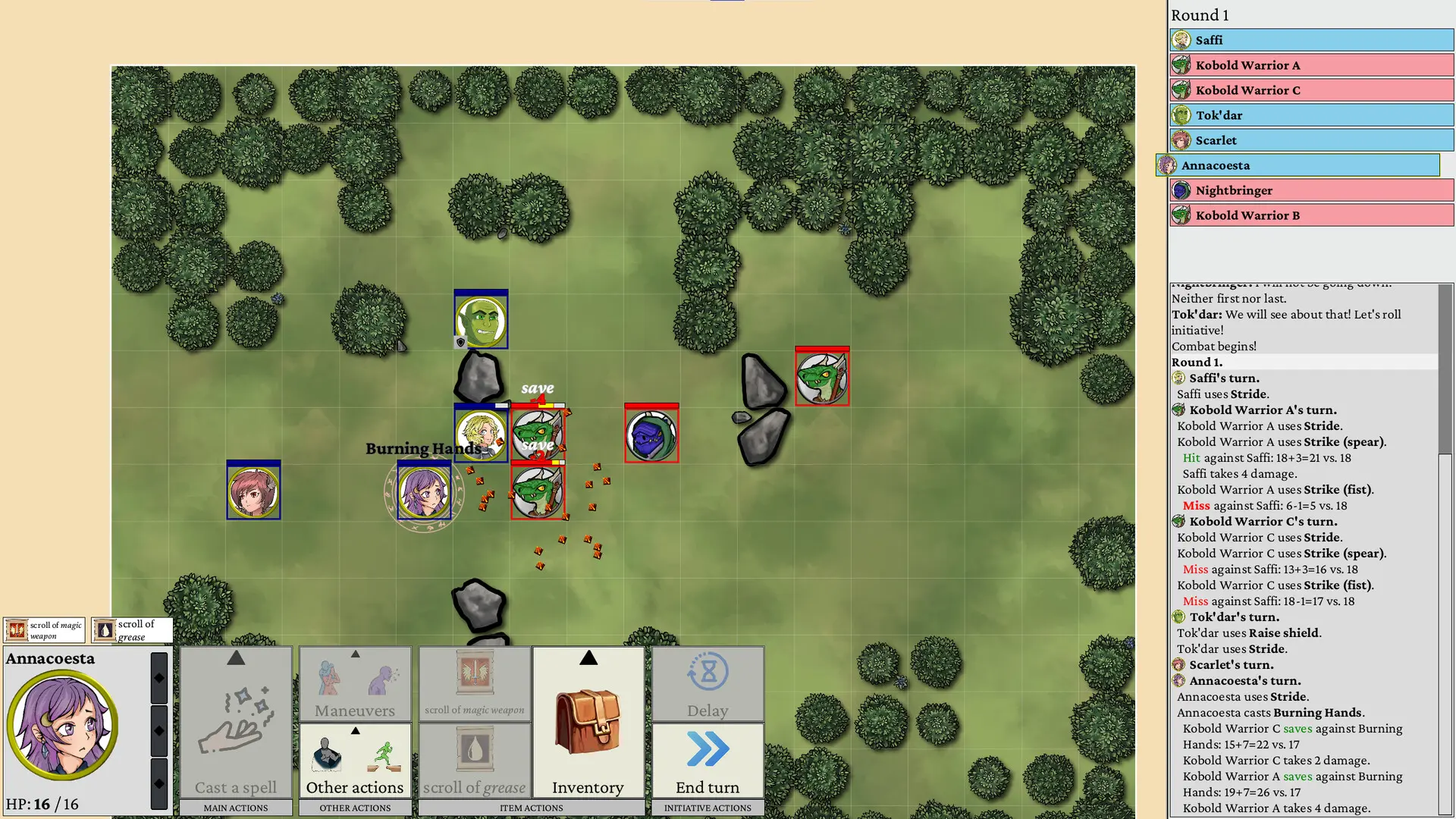Viewport: 1456px width, 819px height.
Task: Select Kobold Warrior A in initiative order
Action: pos(1311,65)
